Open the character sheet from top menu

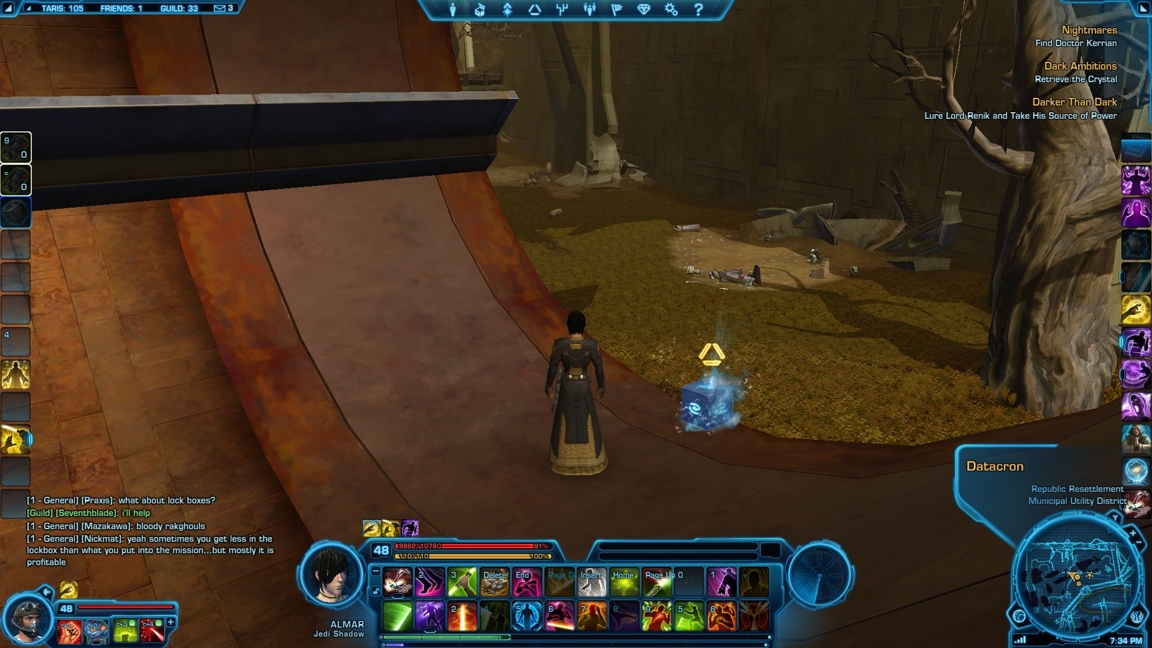(x=452, y=9)
